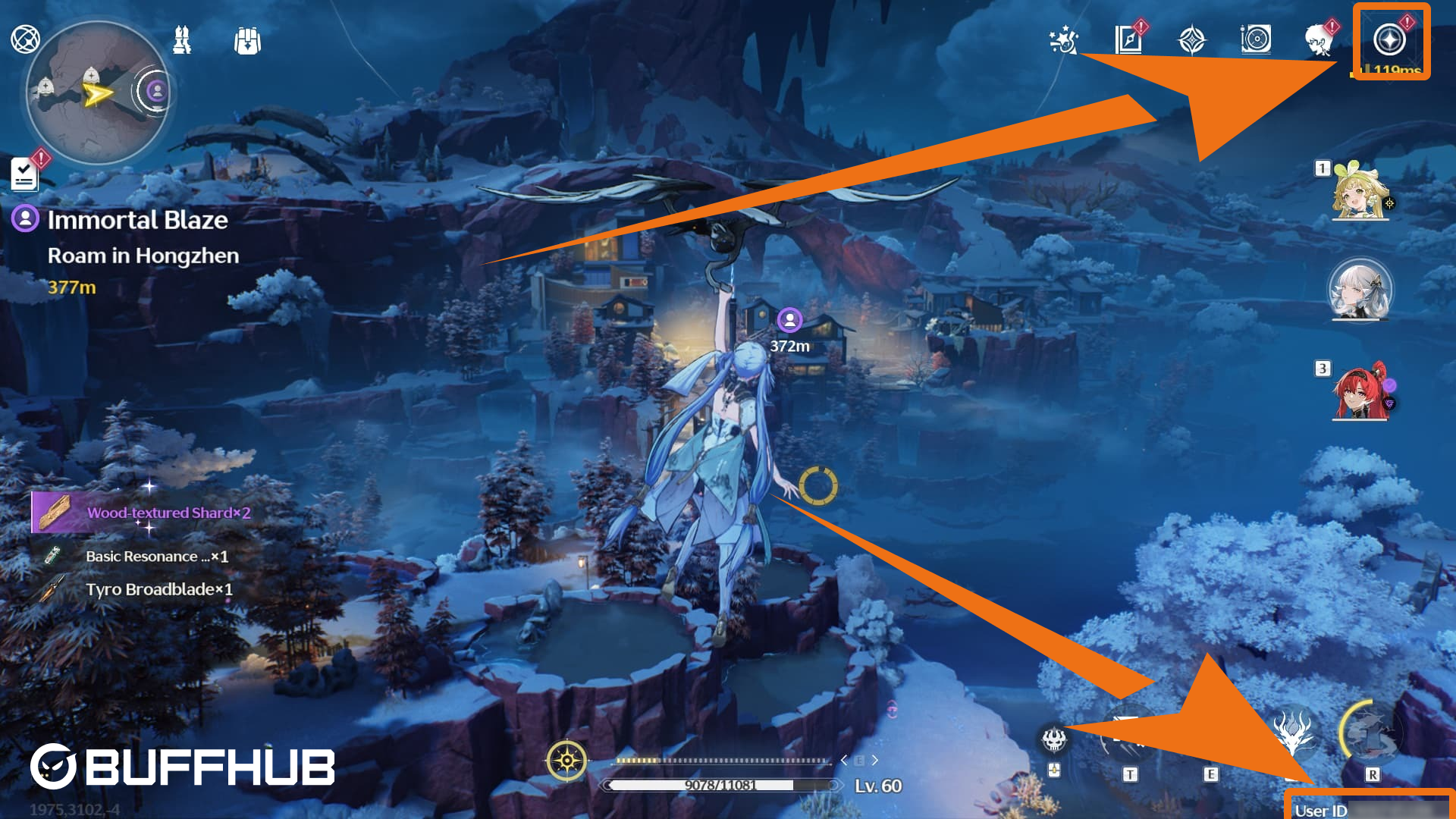The width and height of the screenshot is (1456, 819).
Task: Click the four-point star emblem icon
Action: tap(1191, 40)
